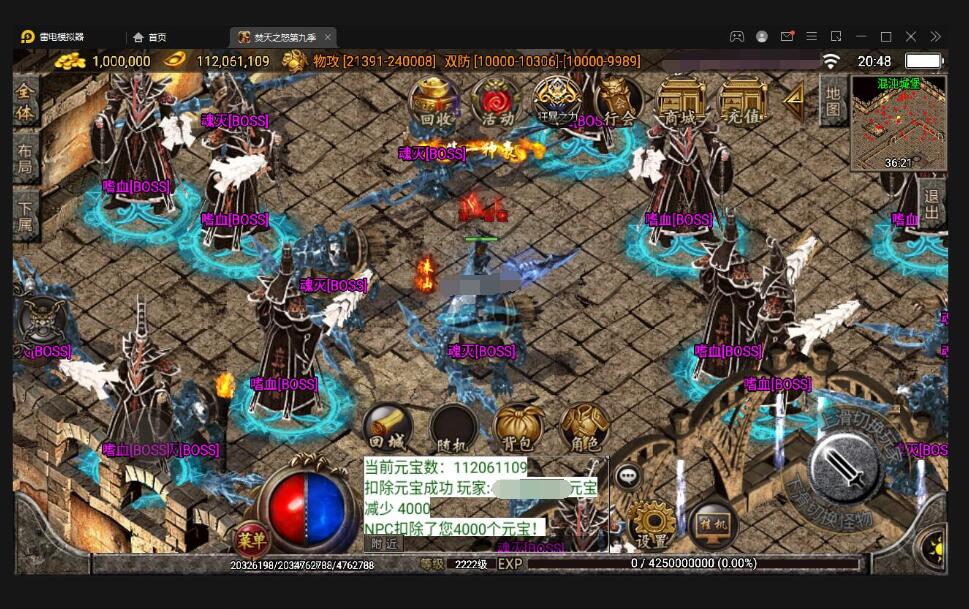
Task: Select the 下属 subordinates side tab
Action: pyautogui.click(x=26, y=215)
